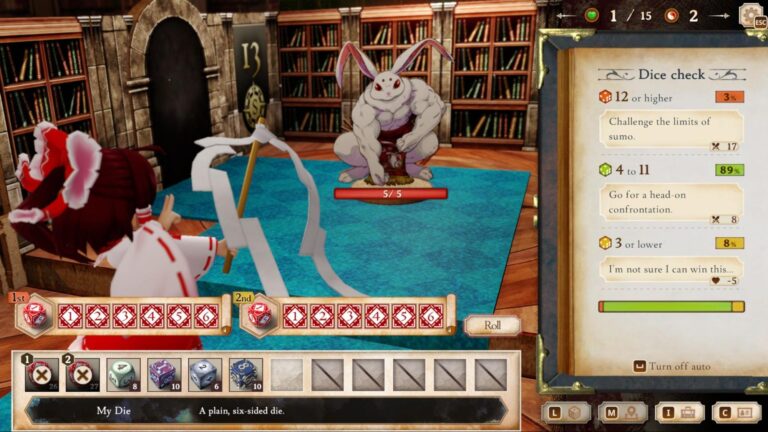Open the item bag button labeled I
Viewport: 768px width, 432px height.
tap(678, 412)
